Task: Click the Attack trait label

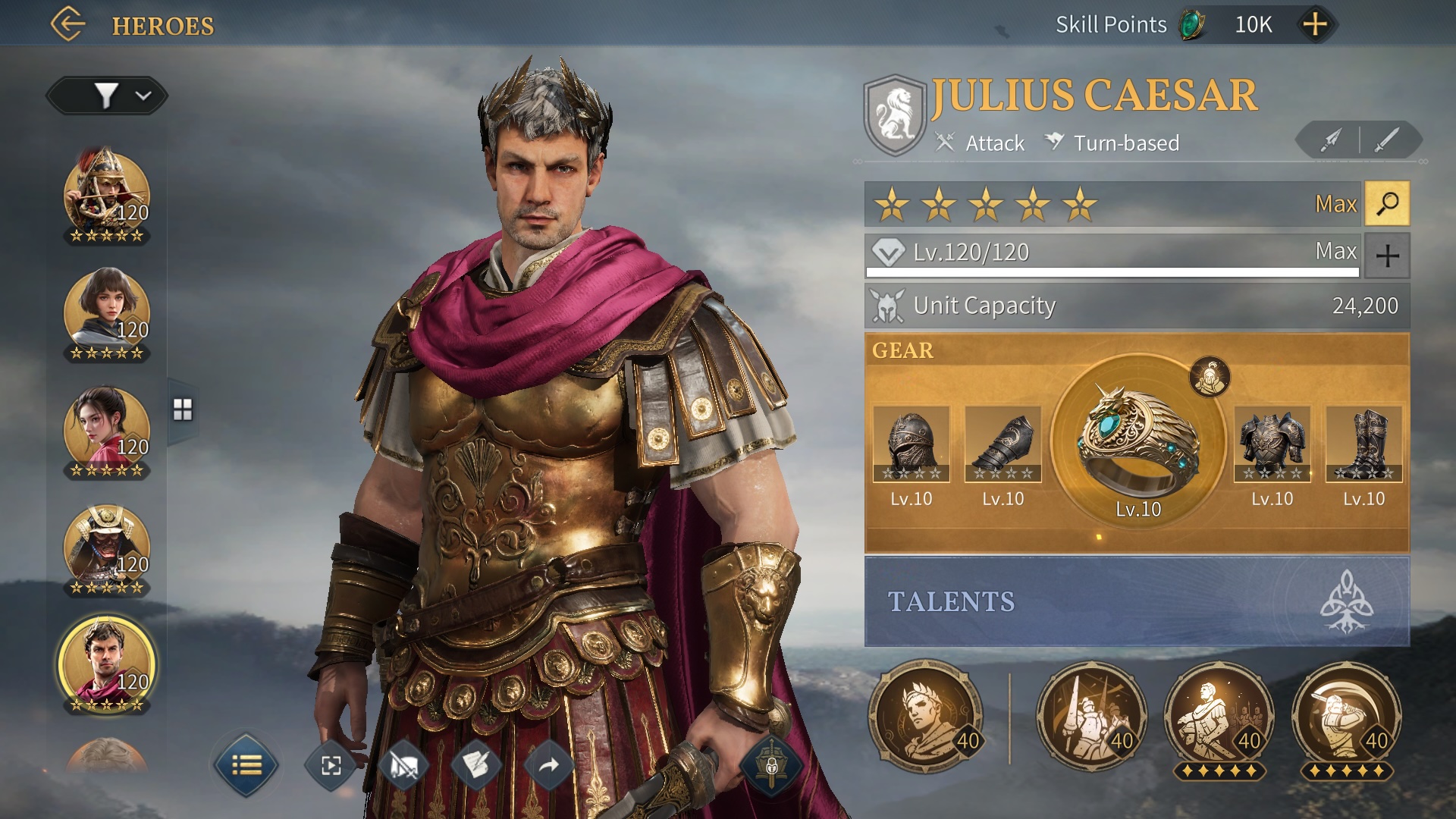Action: [994, 143]
